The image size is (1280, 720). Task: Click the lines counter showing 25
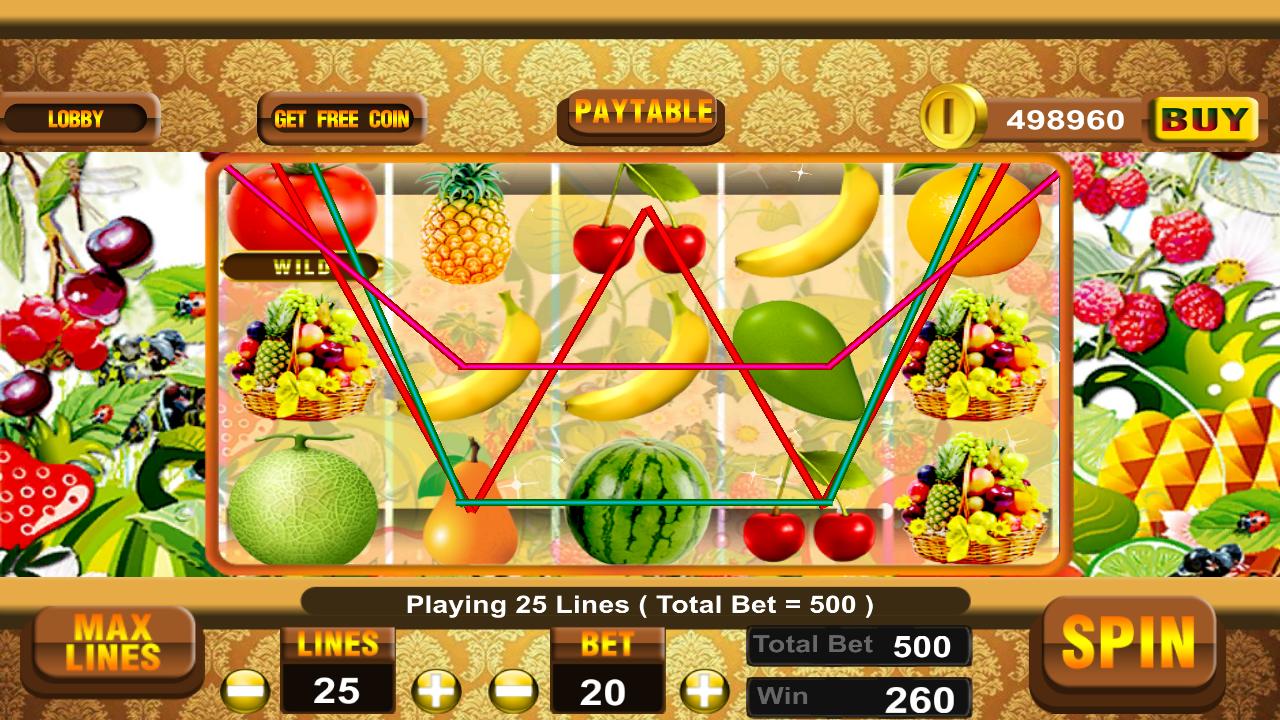[340, 692]
